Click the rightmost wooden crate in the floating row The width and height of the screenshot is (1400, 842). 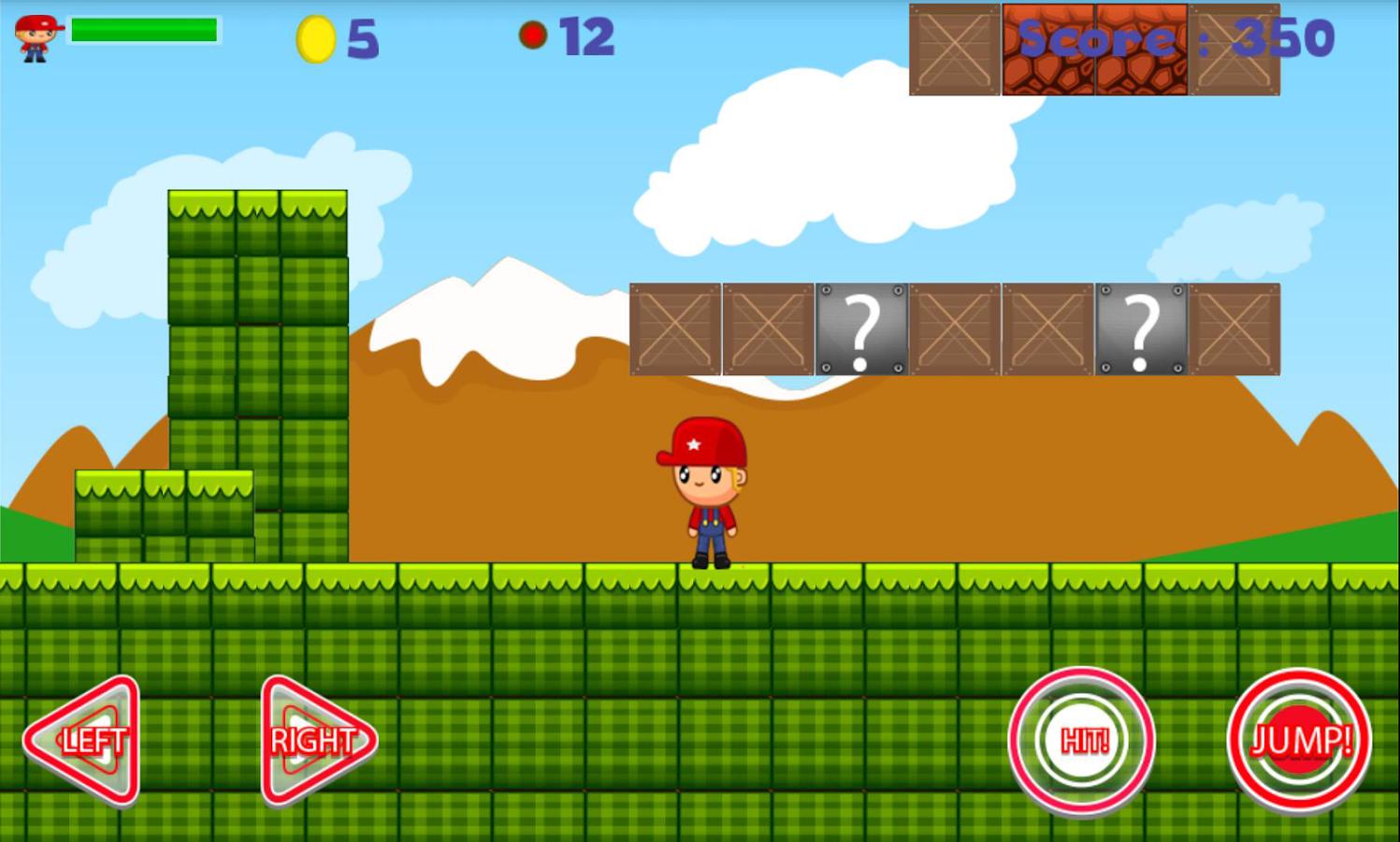pyautogui.click(x=1234, y=329)
